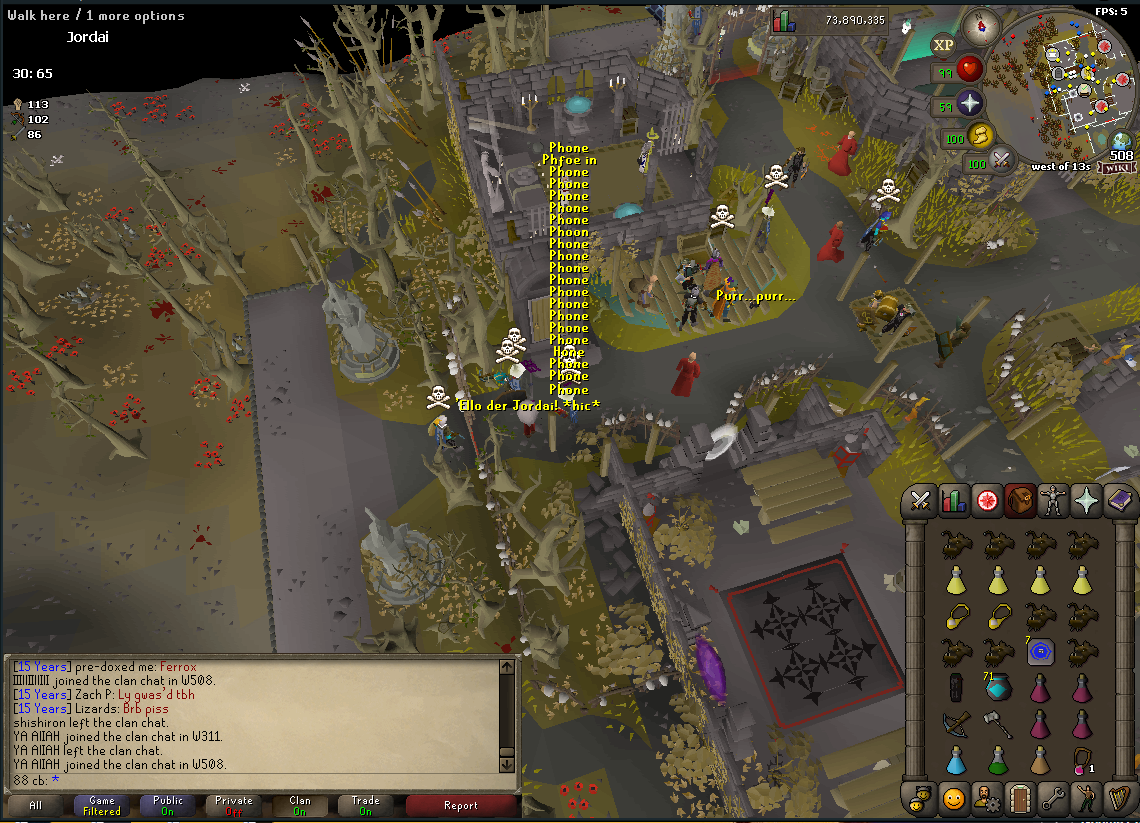Screen dimensions: 1140x823
Task: Switch to the Magic spellbook tab
Action: click(x=1119, y=501)
